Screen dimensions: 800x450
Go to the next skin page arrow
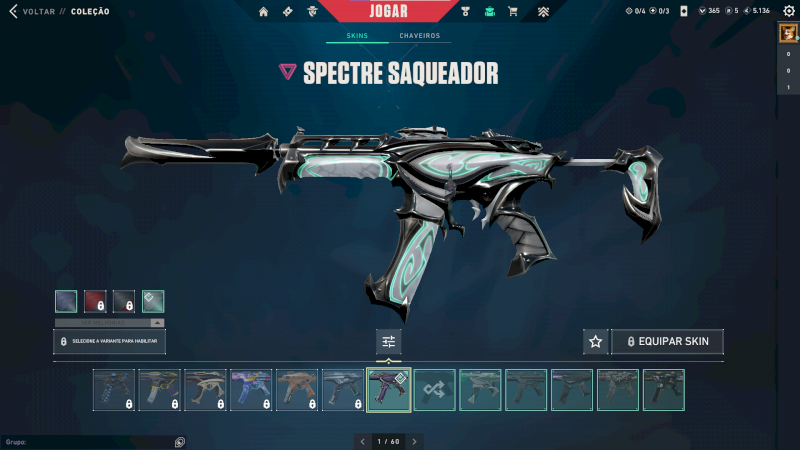click(415, 441)
